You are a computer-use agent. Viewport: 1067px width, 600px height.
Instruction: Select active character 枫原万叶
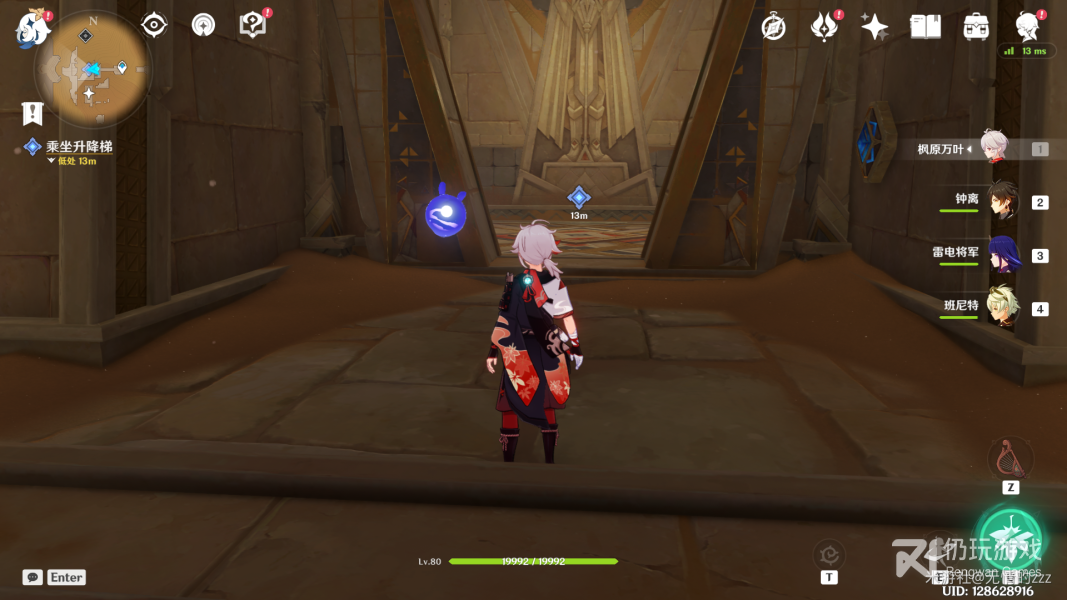coord(995,148)
